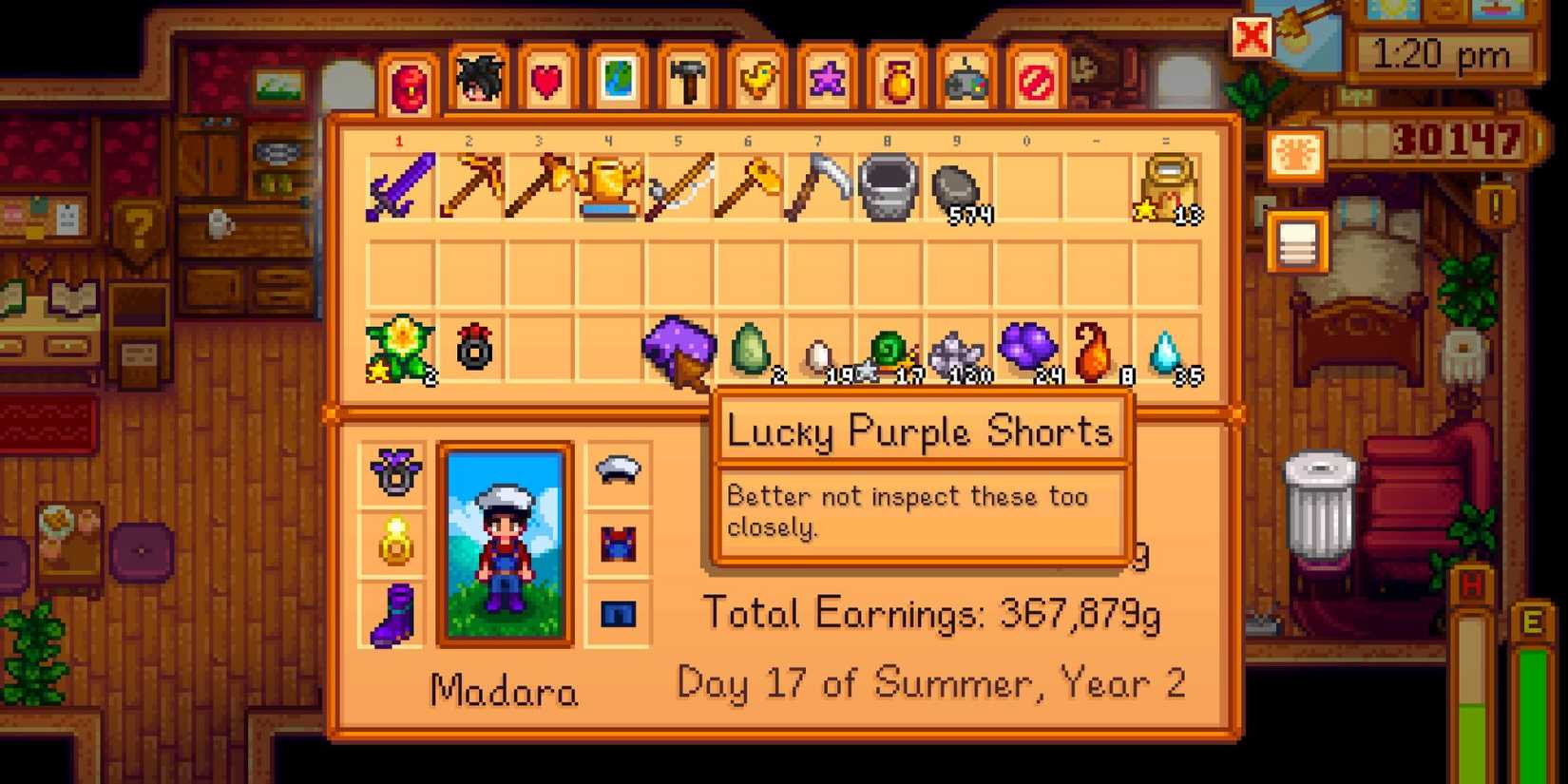Pick up the watering can from inventory
This screenshot has height=784, width=1568.
click(608, 185)
